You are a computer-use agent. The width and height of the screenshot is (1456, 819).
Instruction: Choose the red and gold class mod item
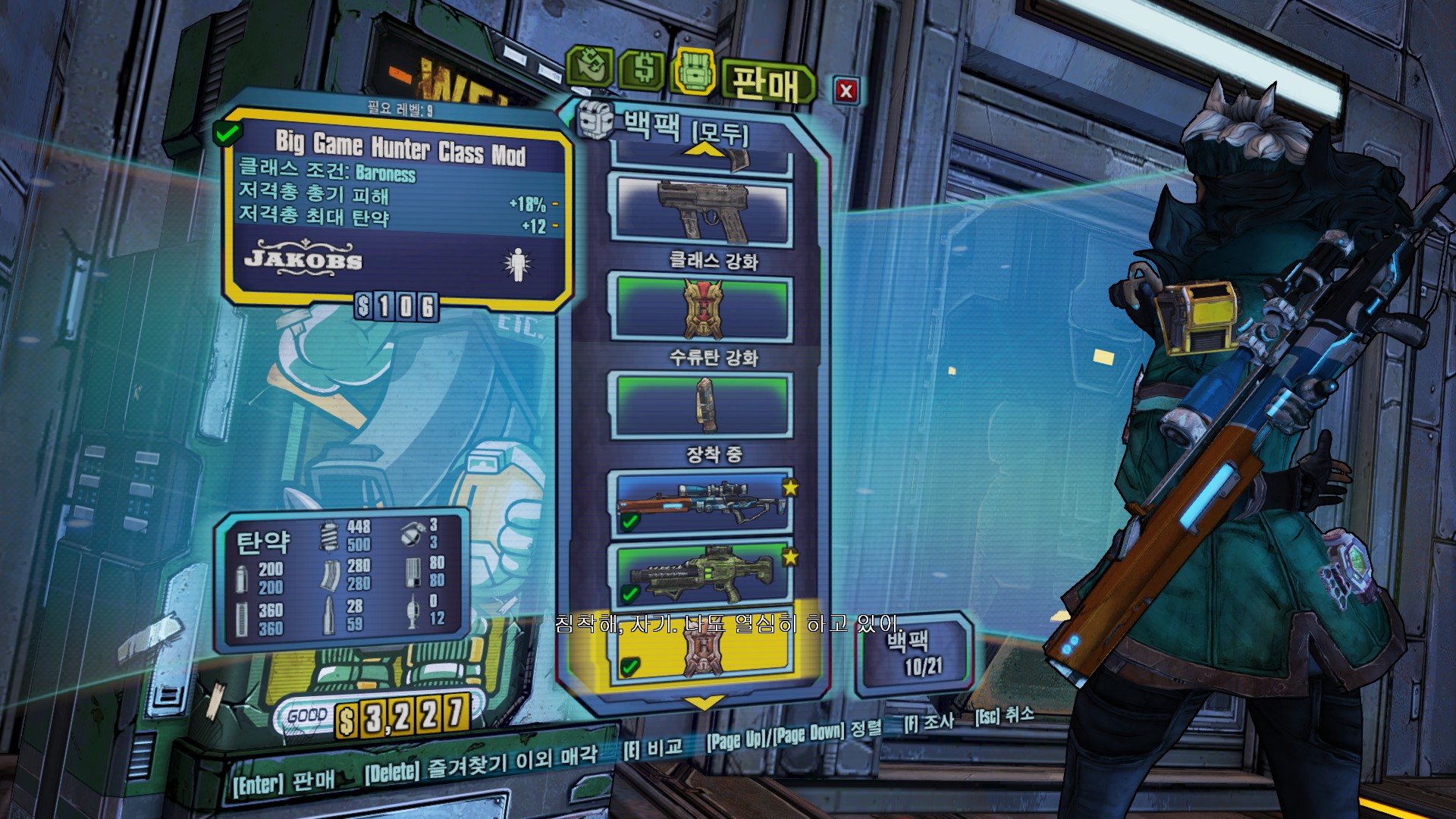point(702,309)
